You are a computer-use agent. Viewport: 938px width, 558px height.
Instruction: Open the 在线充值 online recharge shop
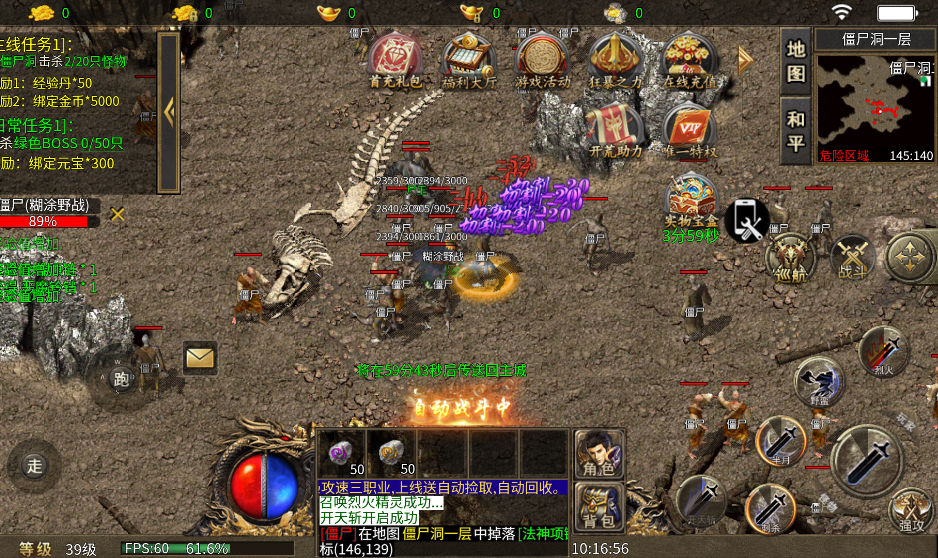(690, 61)
